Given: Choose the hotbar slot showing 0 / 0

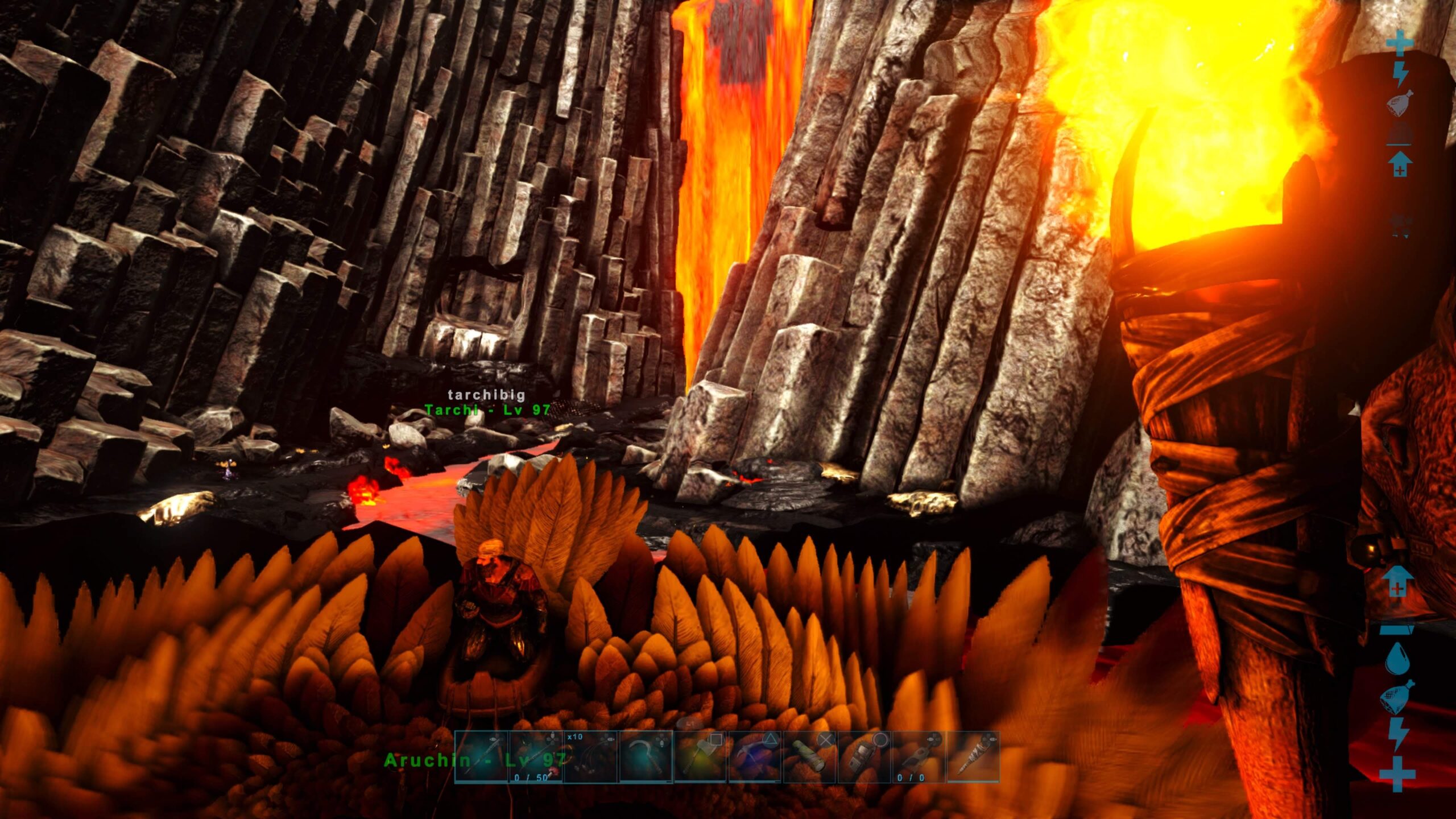Looking at the screenshot, I should (918, 756).
